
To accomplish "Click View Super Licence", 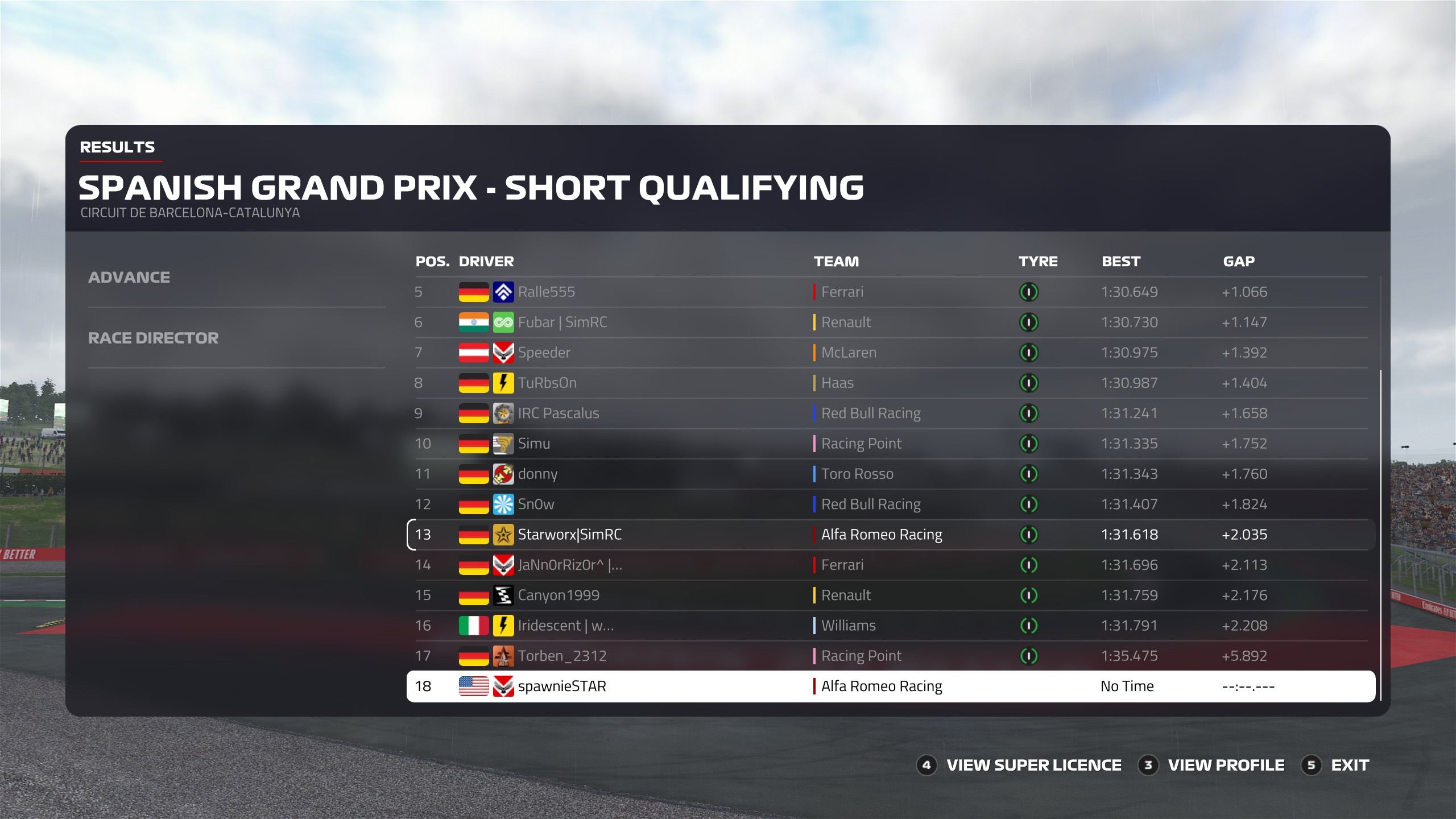I will (x=1033, y=766).
